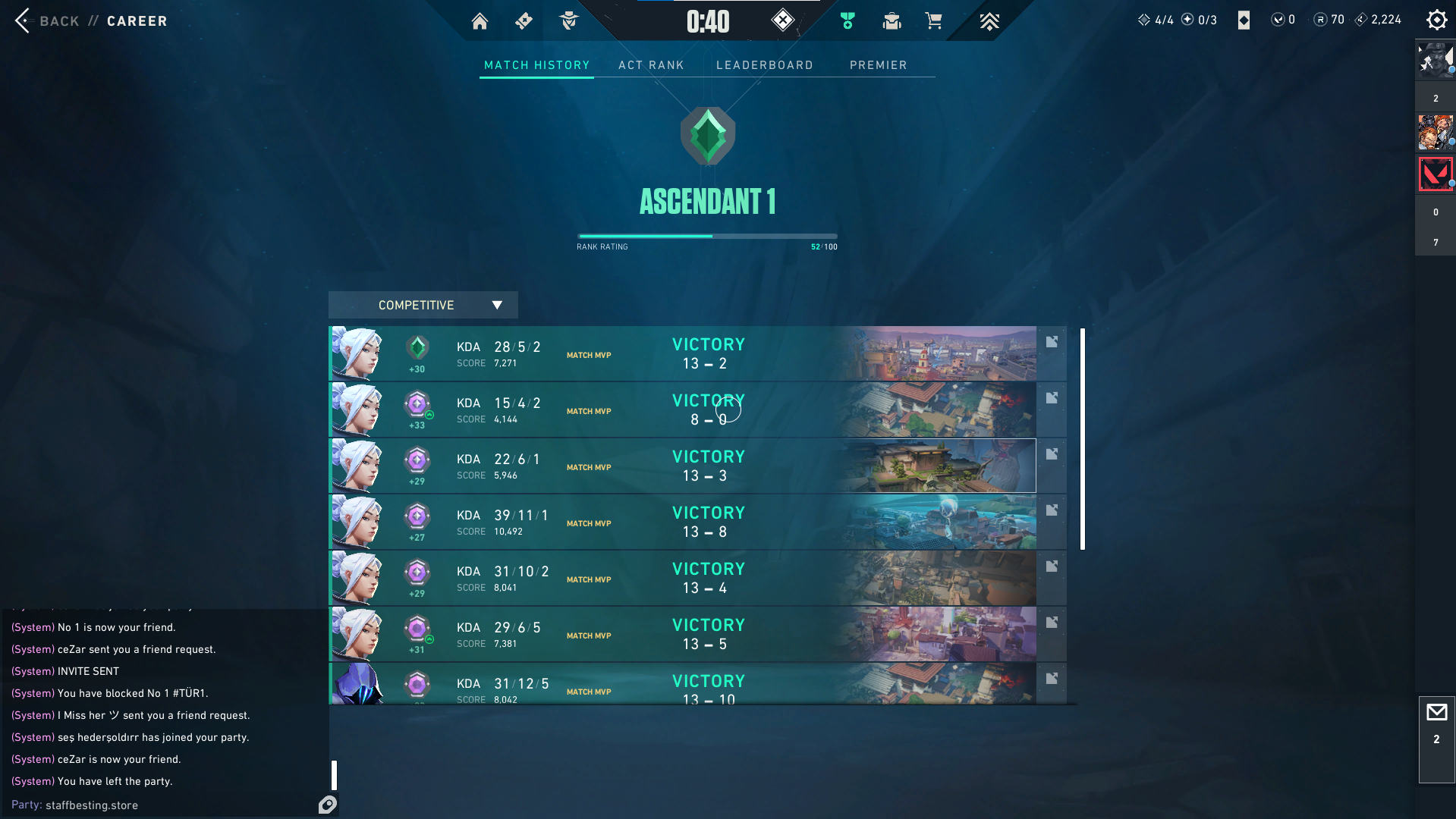This screenshot has width=1456, height=819.
Task: Open the settings gear icon
Action: (x=1436, y=20)
